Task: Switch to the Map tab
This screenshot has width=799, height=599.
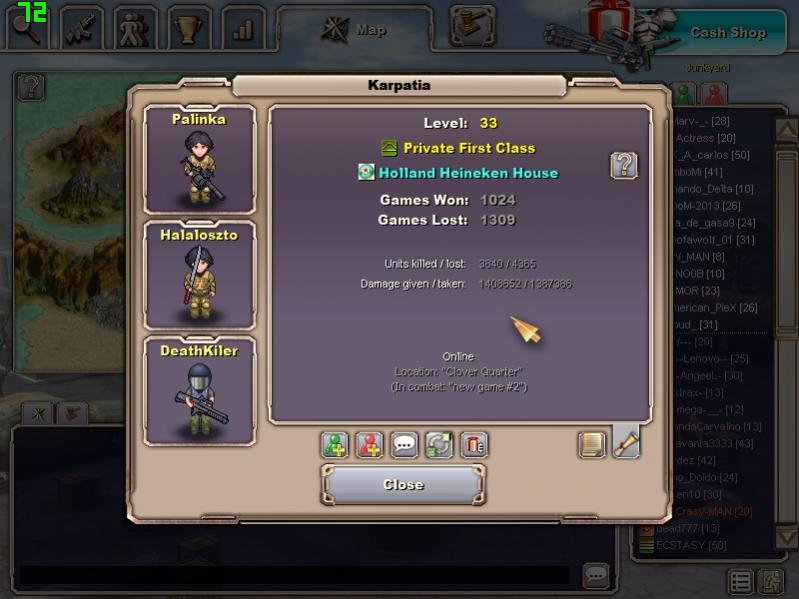Action: click(x=355, y=30)
